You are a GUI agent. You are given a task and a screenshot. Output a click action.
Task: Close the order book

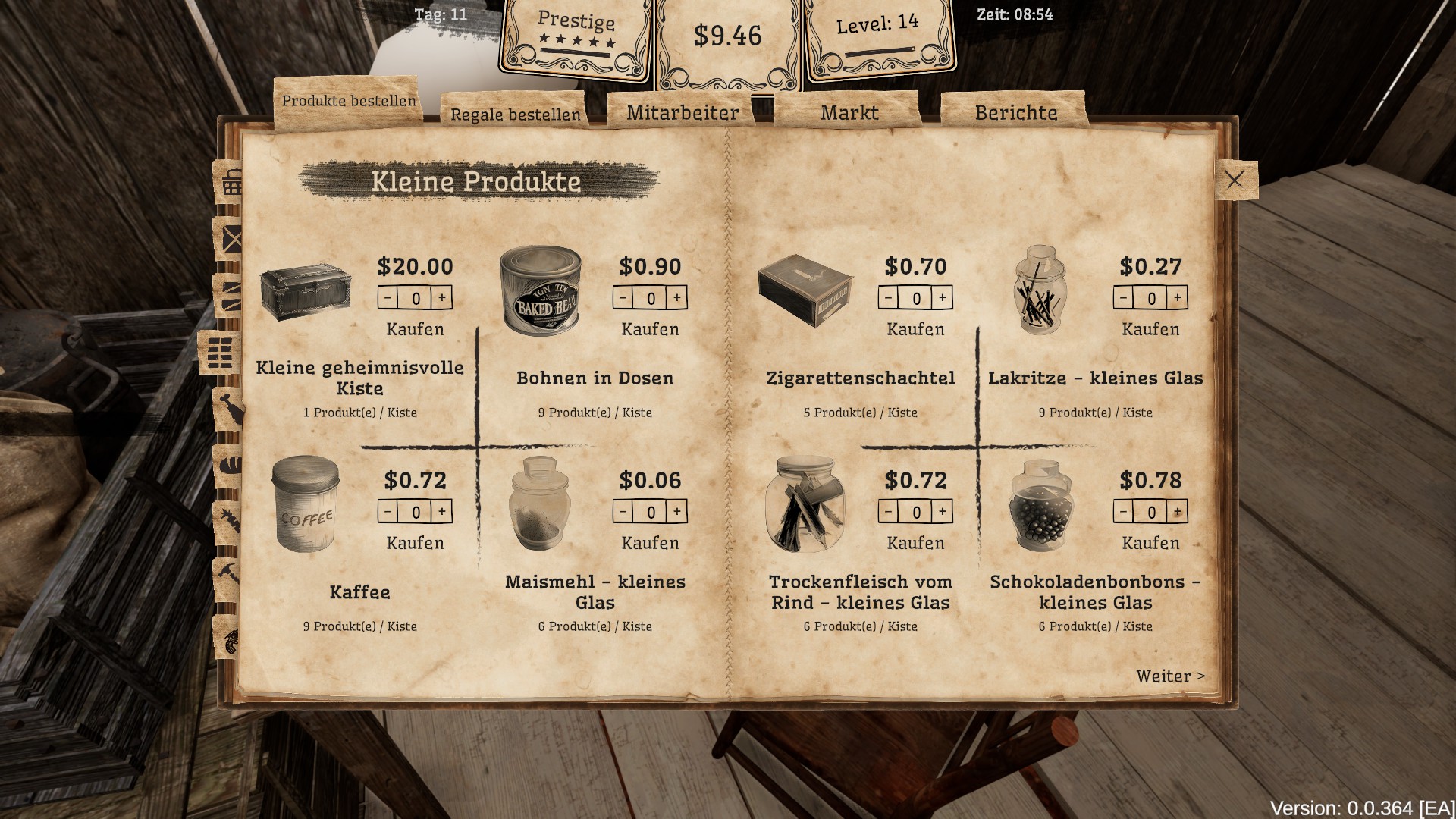pos(1235,180)
